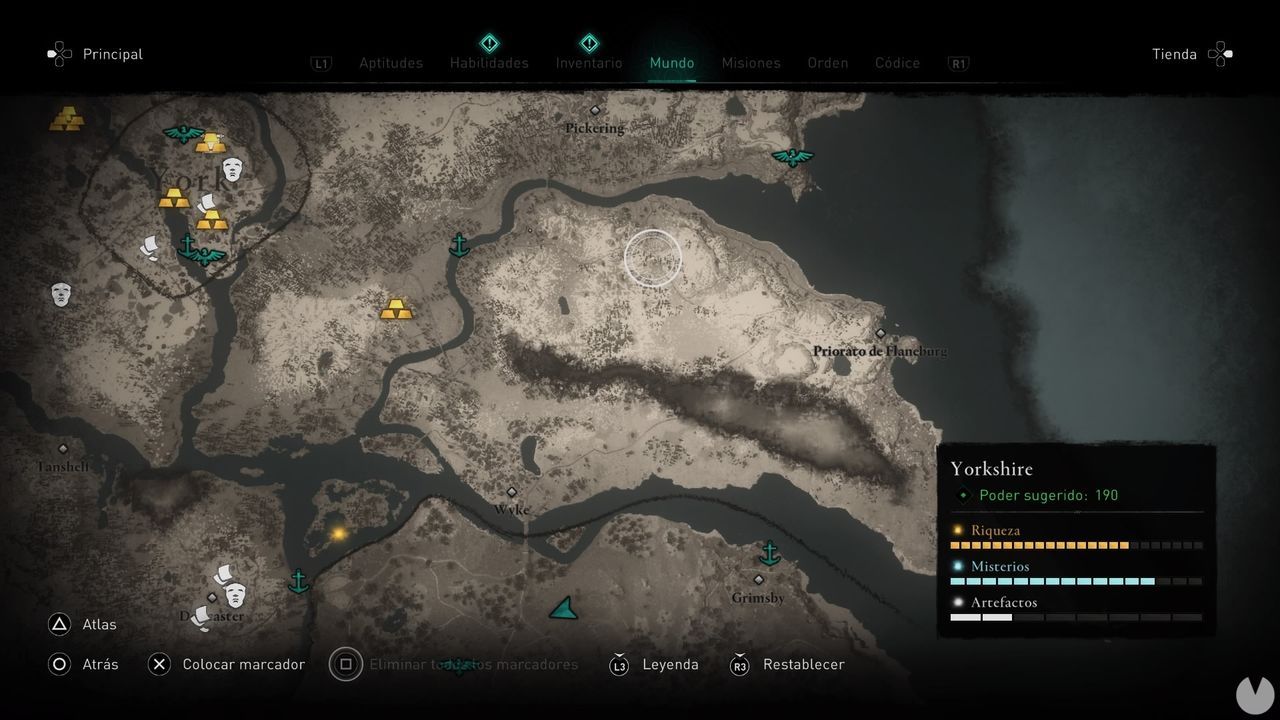Open the map Leyenda
The image size is (1280, 720).
pos(670,663)
